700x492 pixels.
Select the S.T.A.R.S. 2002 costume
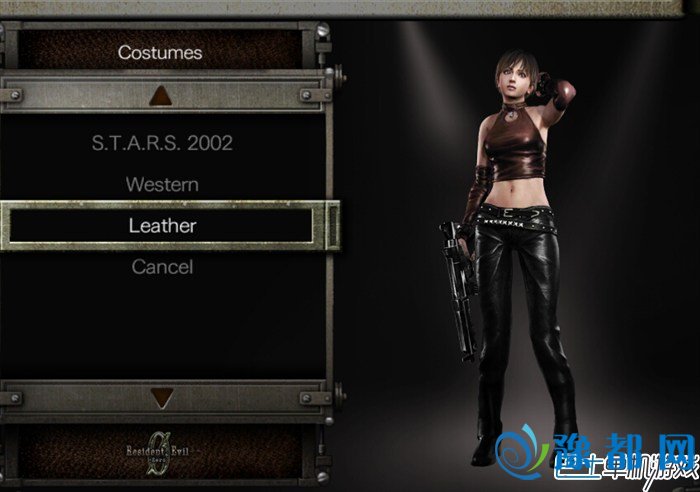click(x=162, y=143)
